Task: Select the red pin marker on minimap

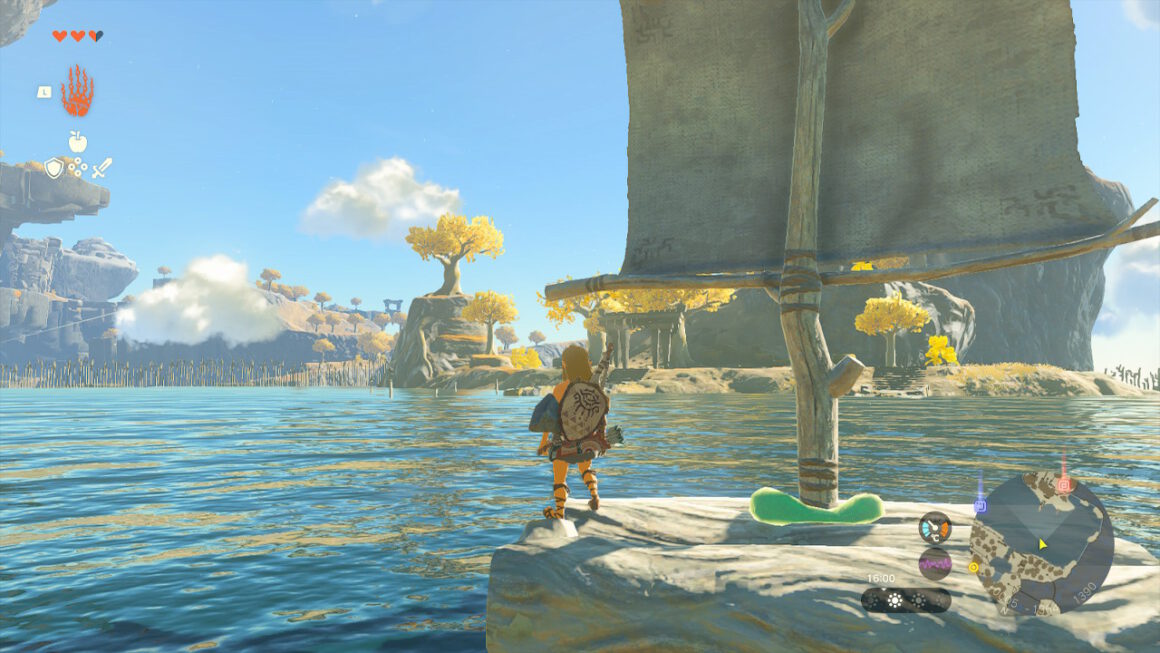Action: (x=1064, y=485)
